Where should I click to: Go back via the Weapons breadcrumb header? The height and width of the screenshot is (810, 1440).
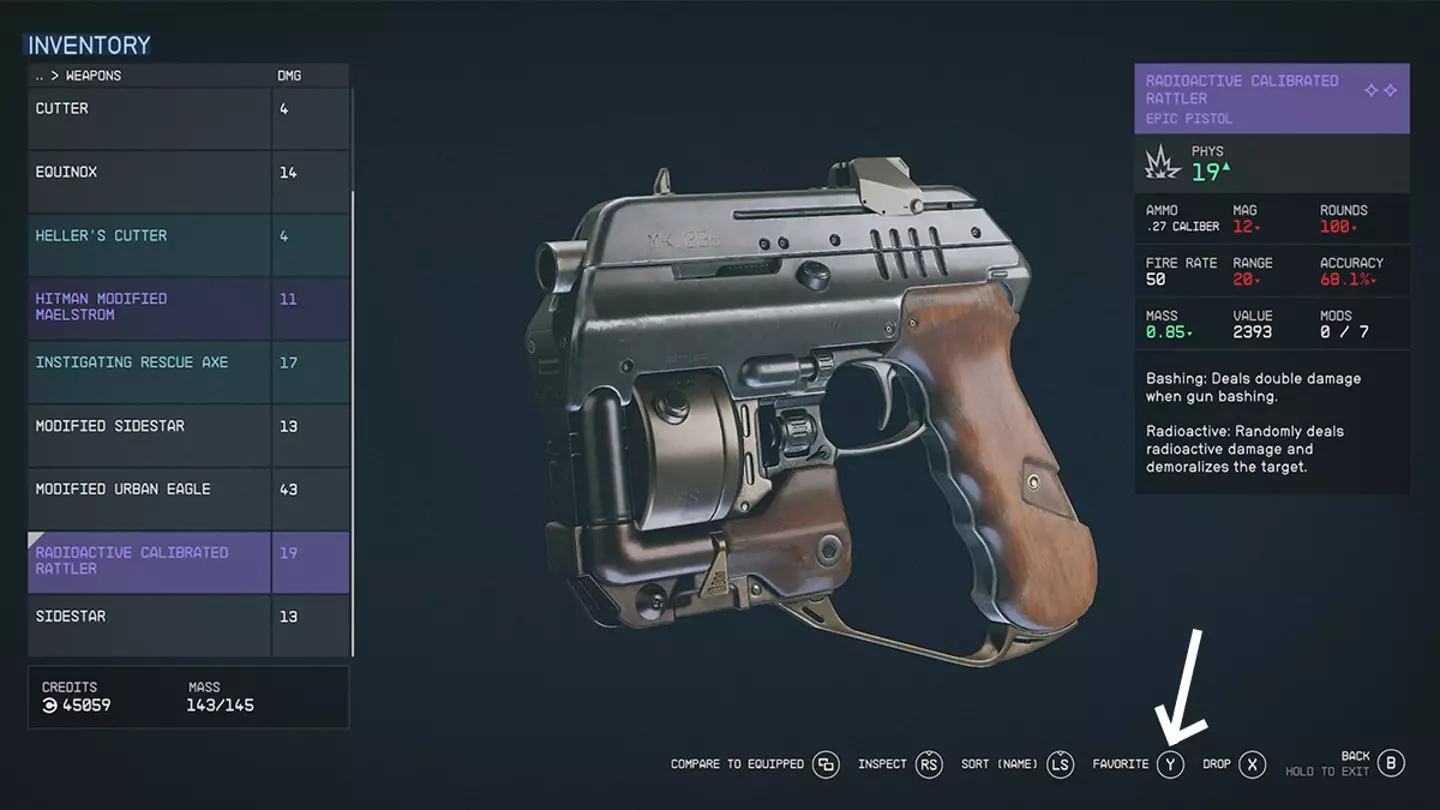(78, 76)
